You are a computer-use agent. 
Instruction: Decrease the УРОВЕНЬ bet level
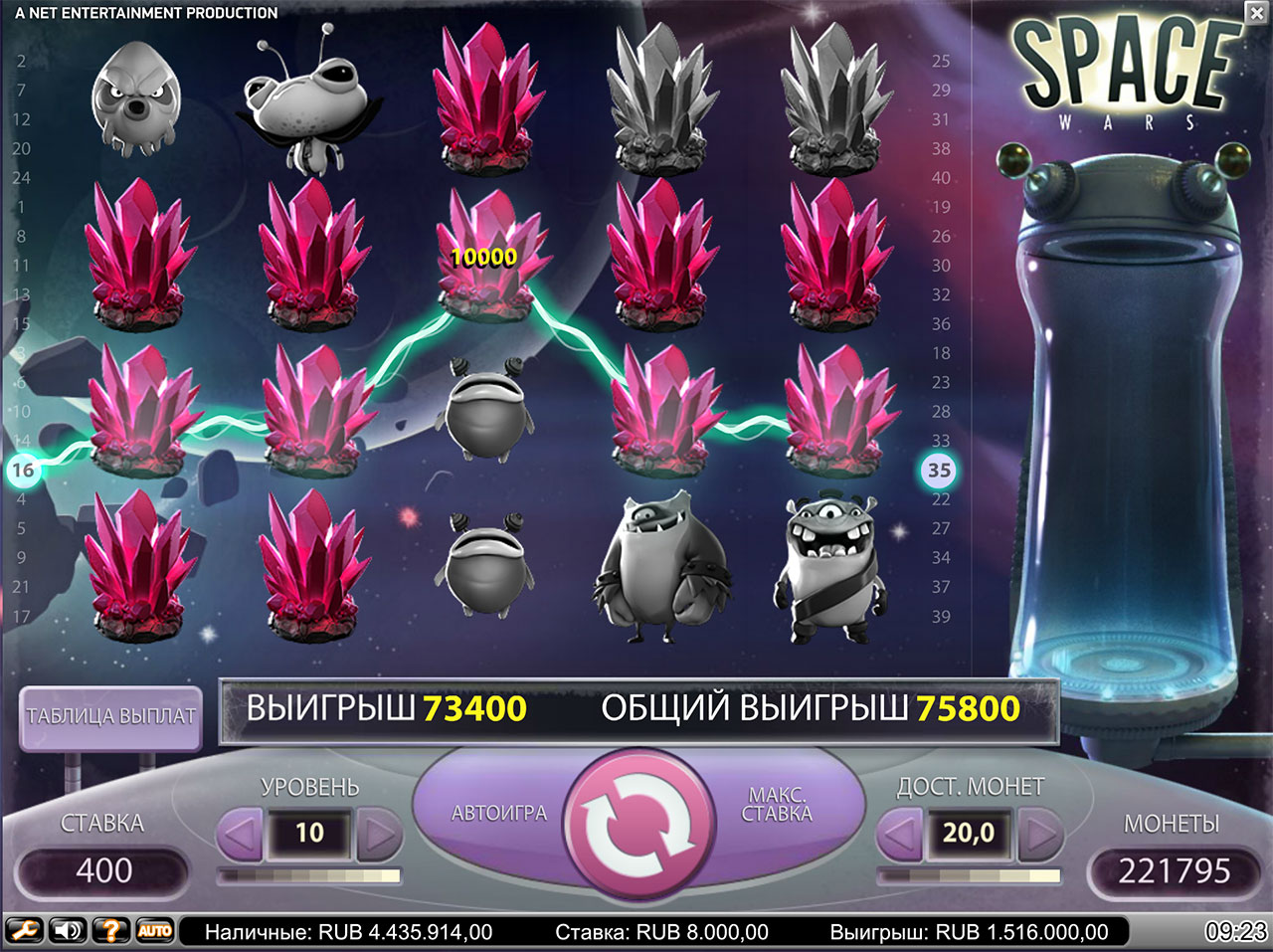tap(239, 834)
